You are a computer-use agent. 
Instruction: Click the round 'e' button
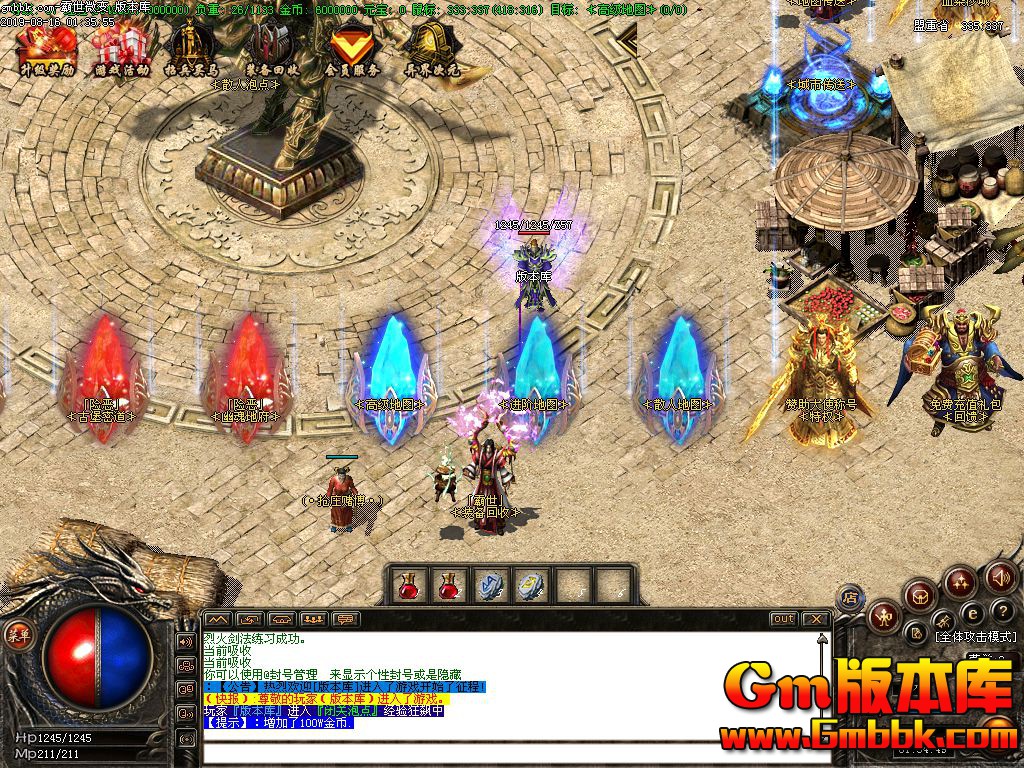coord(970,612)
